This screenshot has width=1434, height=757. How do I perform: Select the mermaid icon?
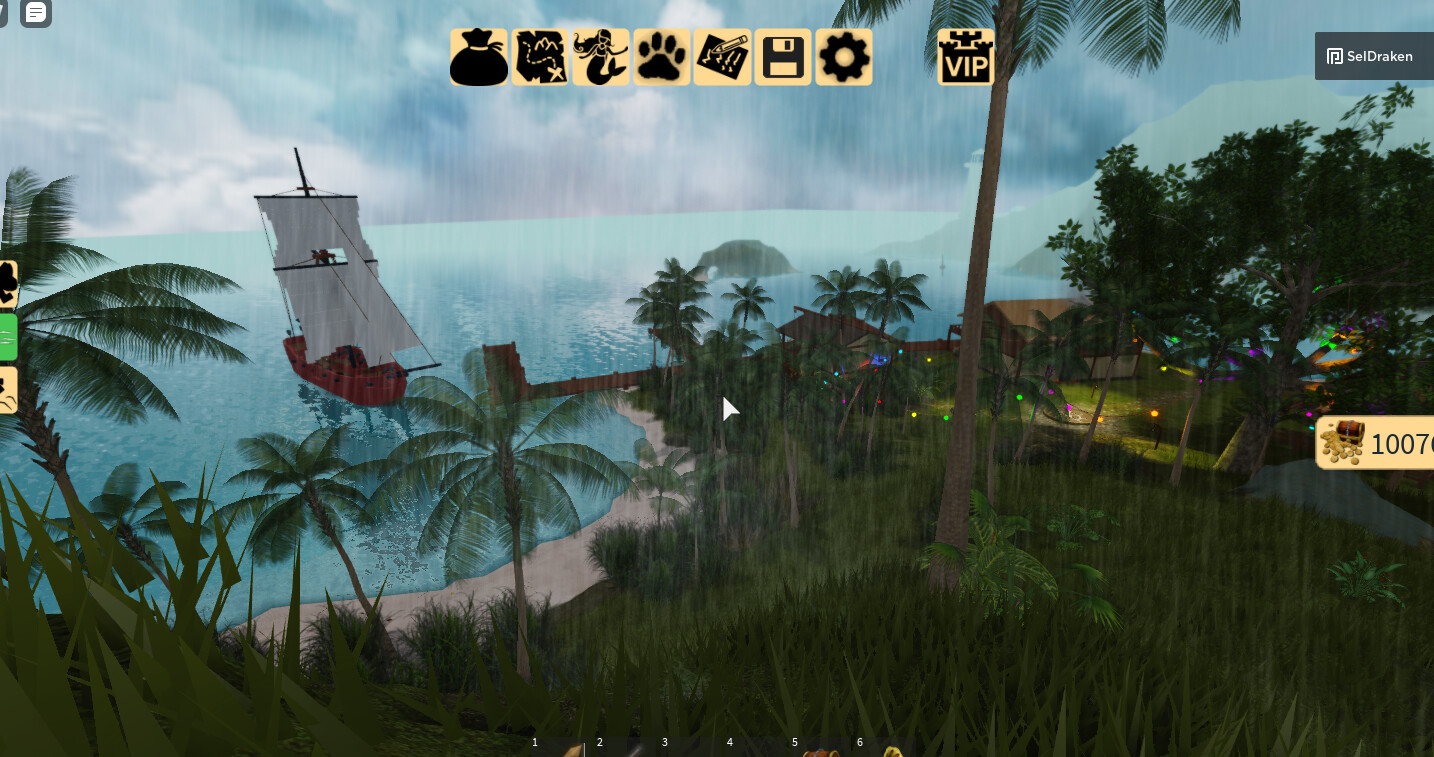[x=601, y=57]
